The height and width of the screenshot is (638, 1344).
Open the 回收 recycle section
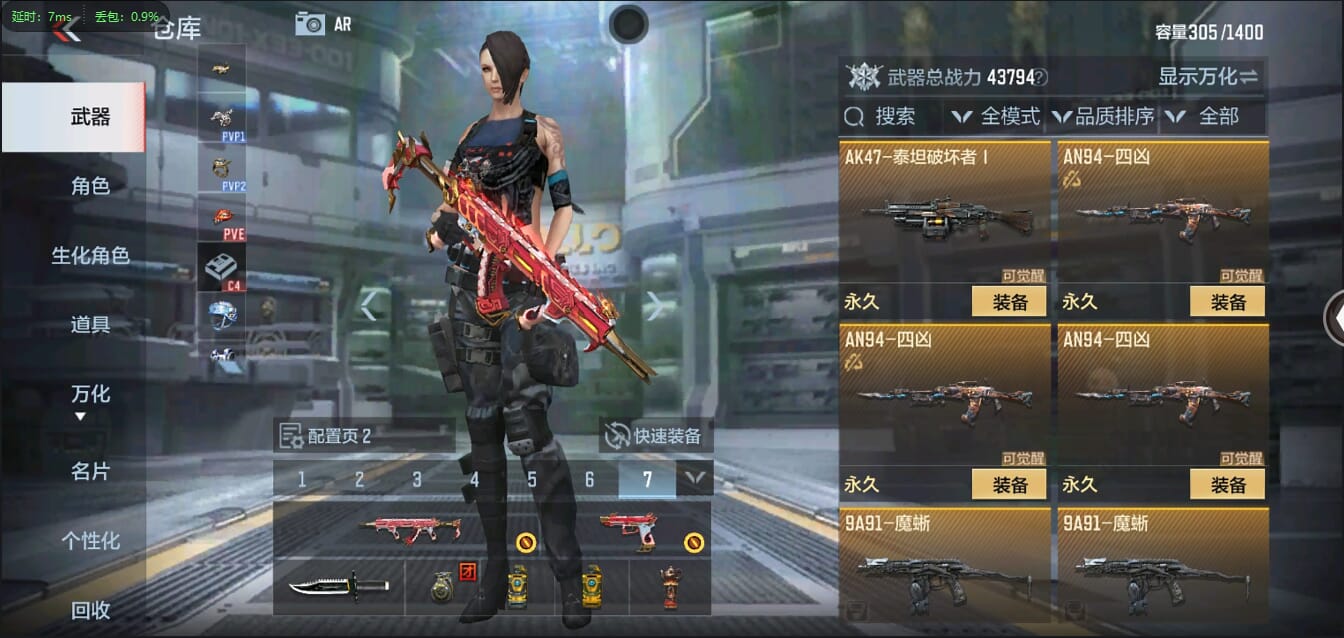click(90, 610)
